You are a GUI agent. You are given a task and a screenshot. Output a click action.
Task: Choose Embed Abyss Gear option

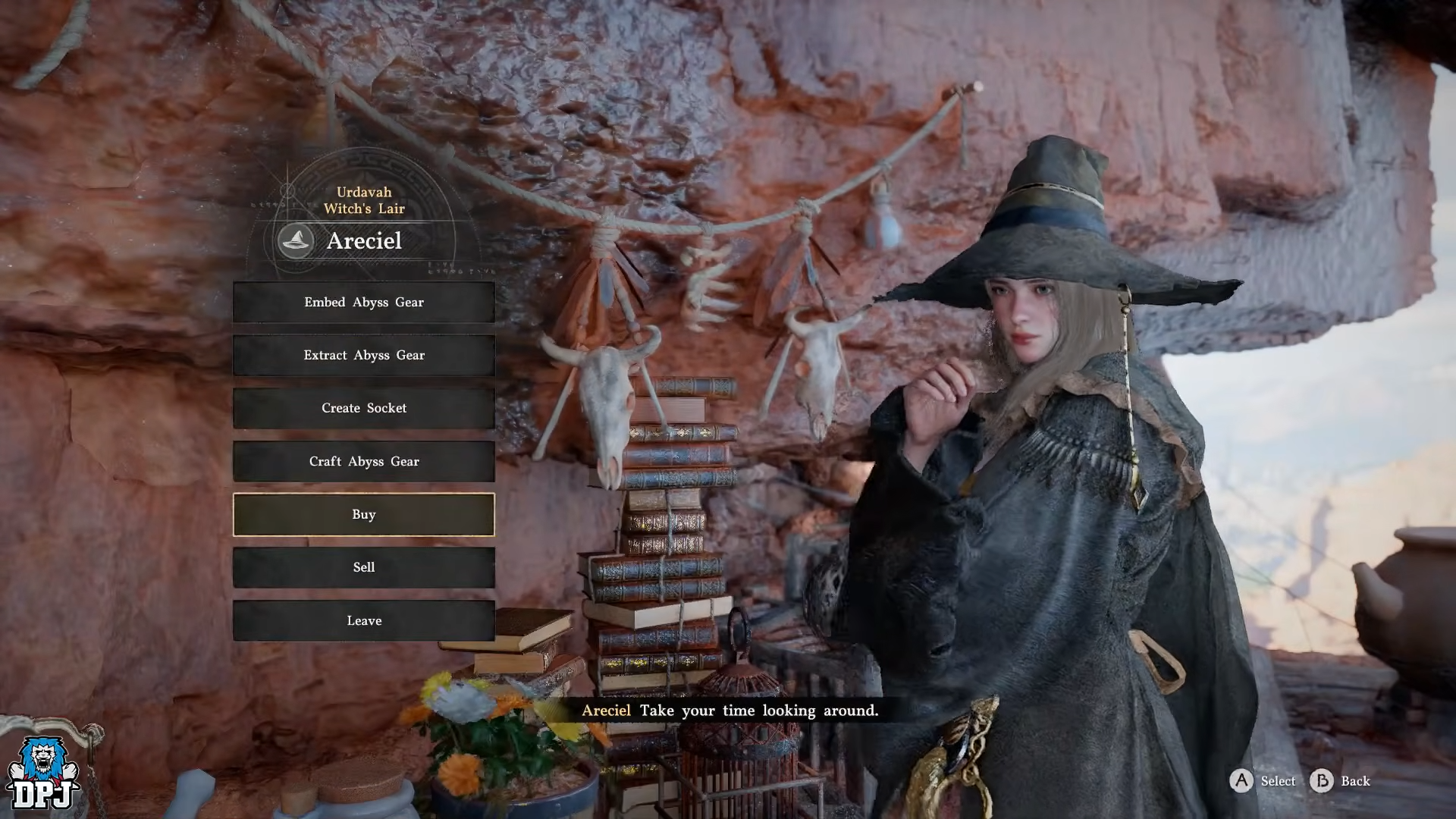pyautogui.click(x=364, y=302)
